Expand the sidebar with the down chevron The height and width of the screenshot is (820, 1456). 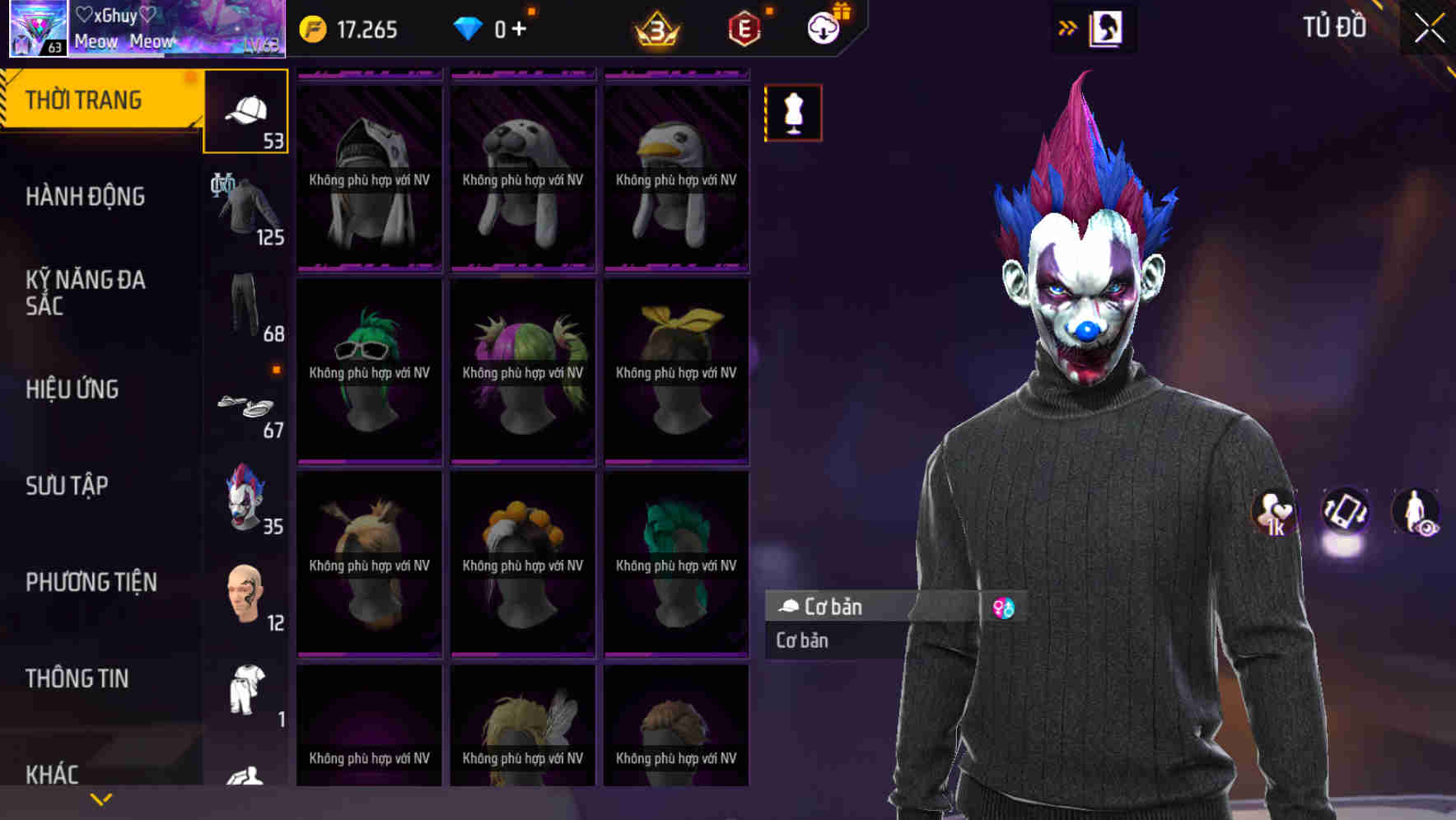coord(101,798)
